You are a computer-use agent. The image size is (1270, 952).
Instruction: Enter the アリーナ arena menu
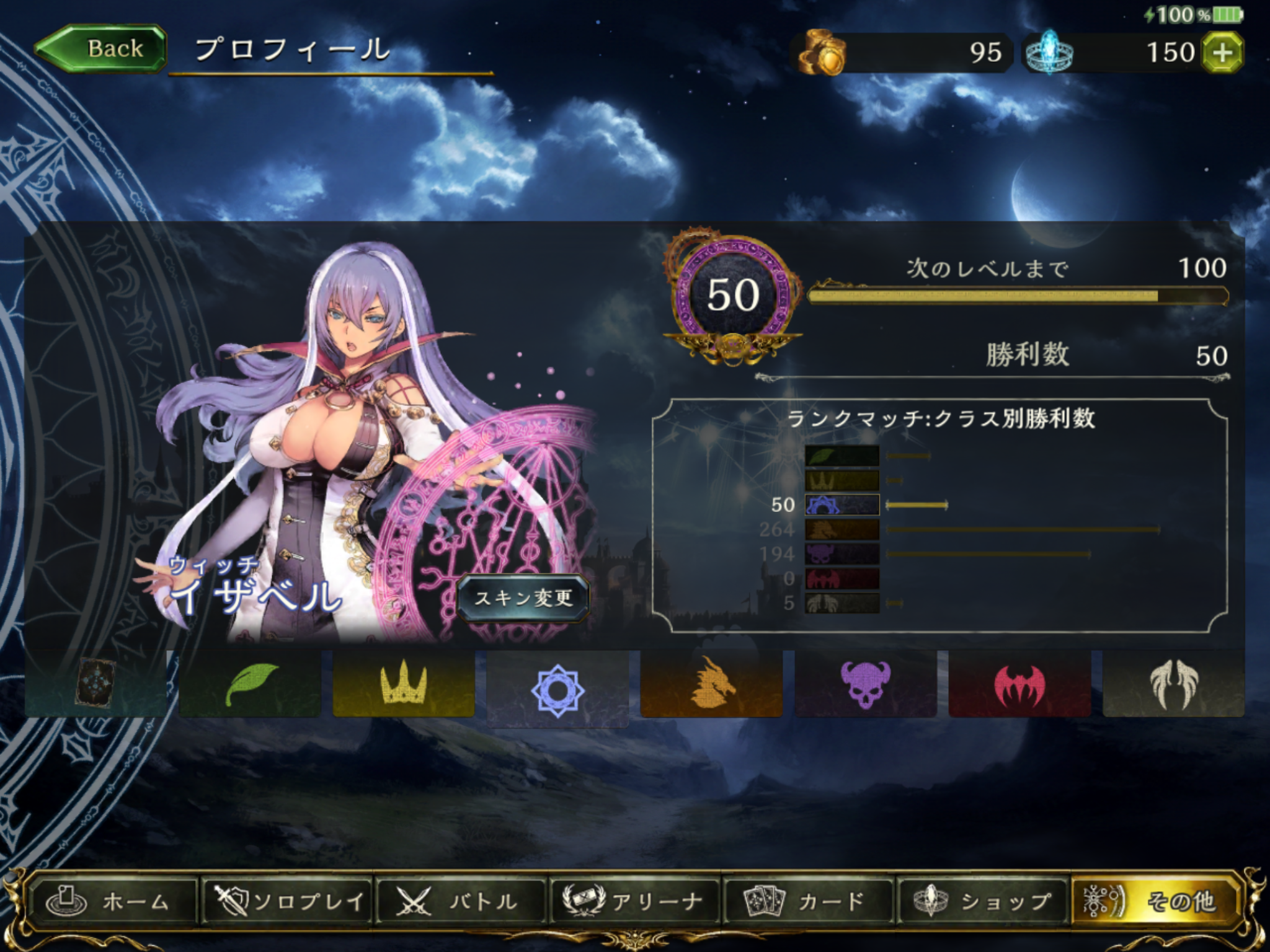pos(634,901)
